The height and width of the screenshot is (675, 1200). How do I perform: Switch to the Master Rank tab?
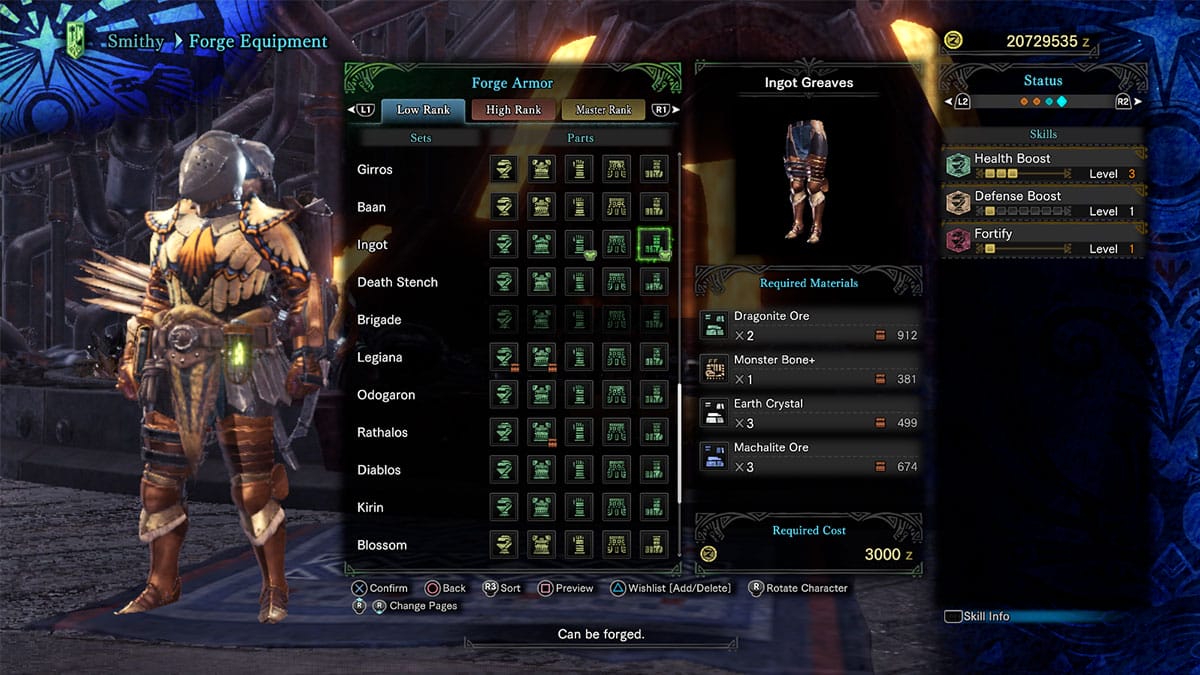[603, 110]
